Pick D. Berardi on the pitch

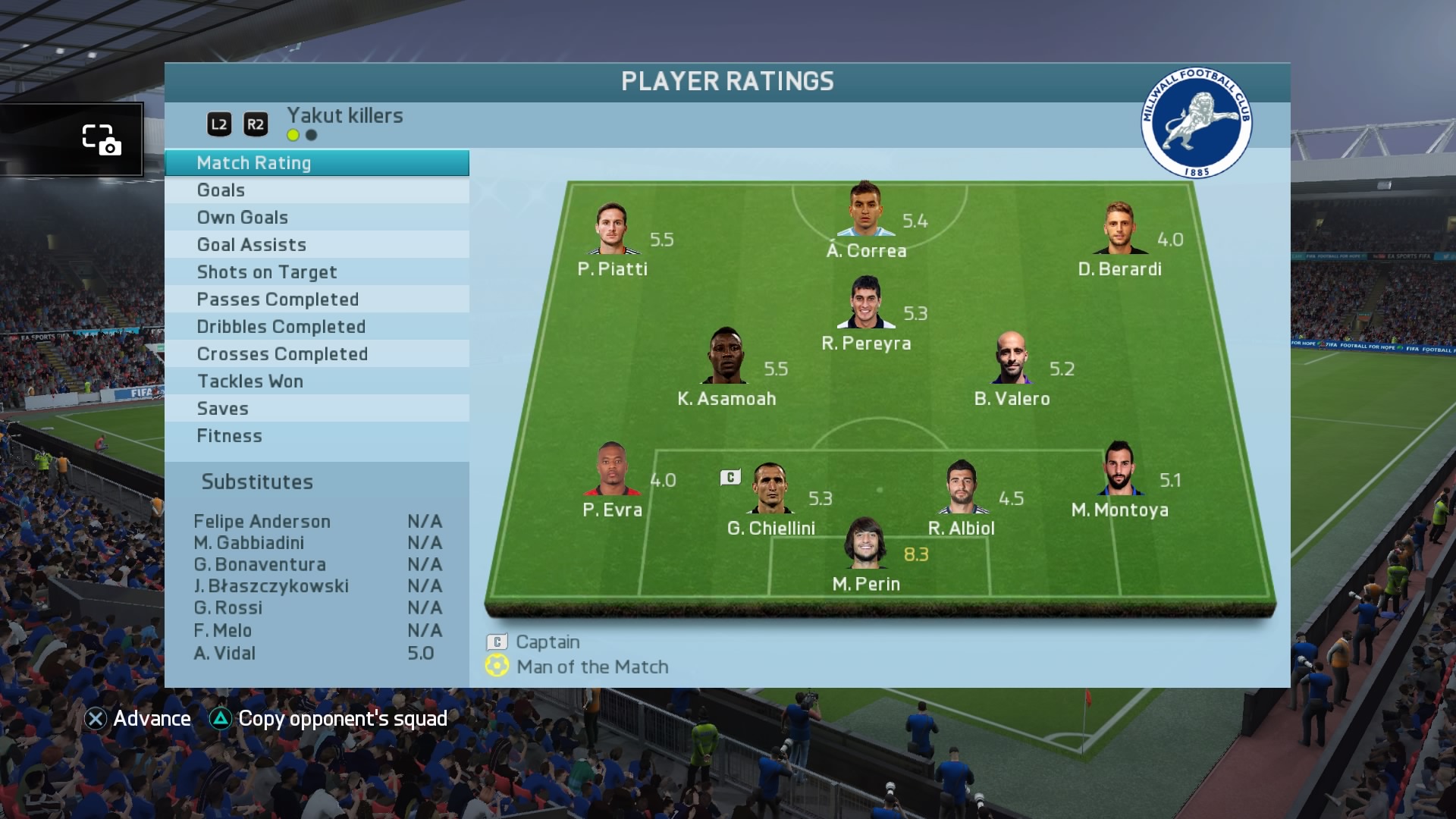point(1119,228)
